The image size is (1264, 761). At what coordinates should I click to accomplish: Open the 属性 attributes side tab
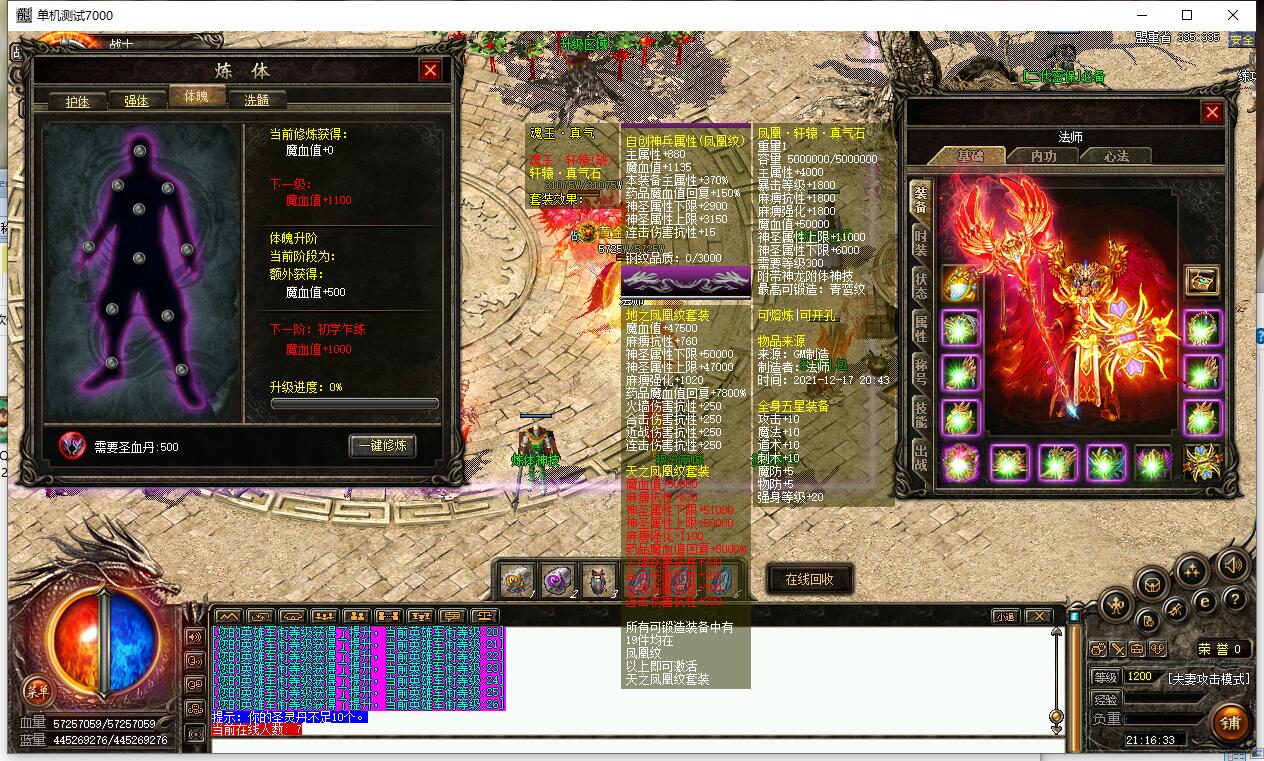pyautogui.click(x=920, y=329)
